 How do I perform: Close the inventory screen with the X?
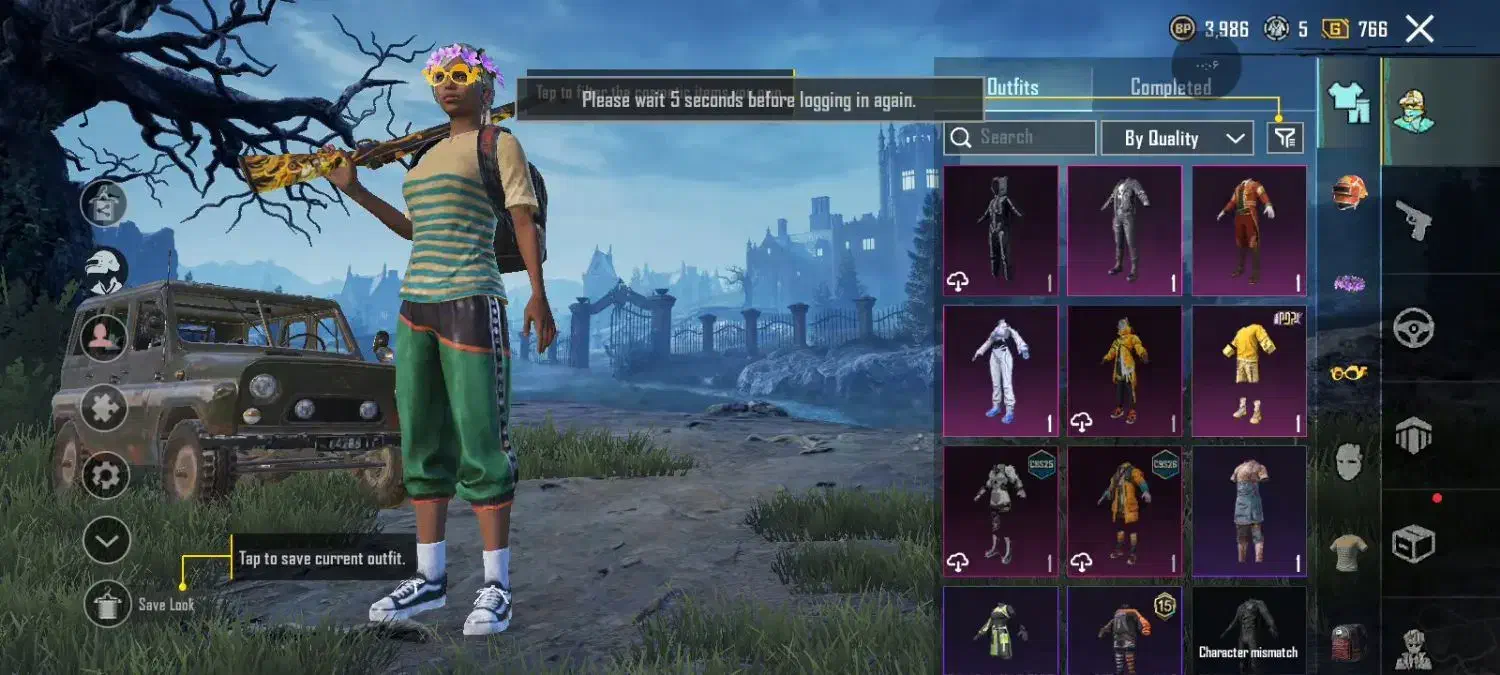pyautogui.click(x=1419, y=29)
